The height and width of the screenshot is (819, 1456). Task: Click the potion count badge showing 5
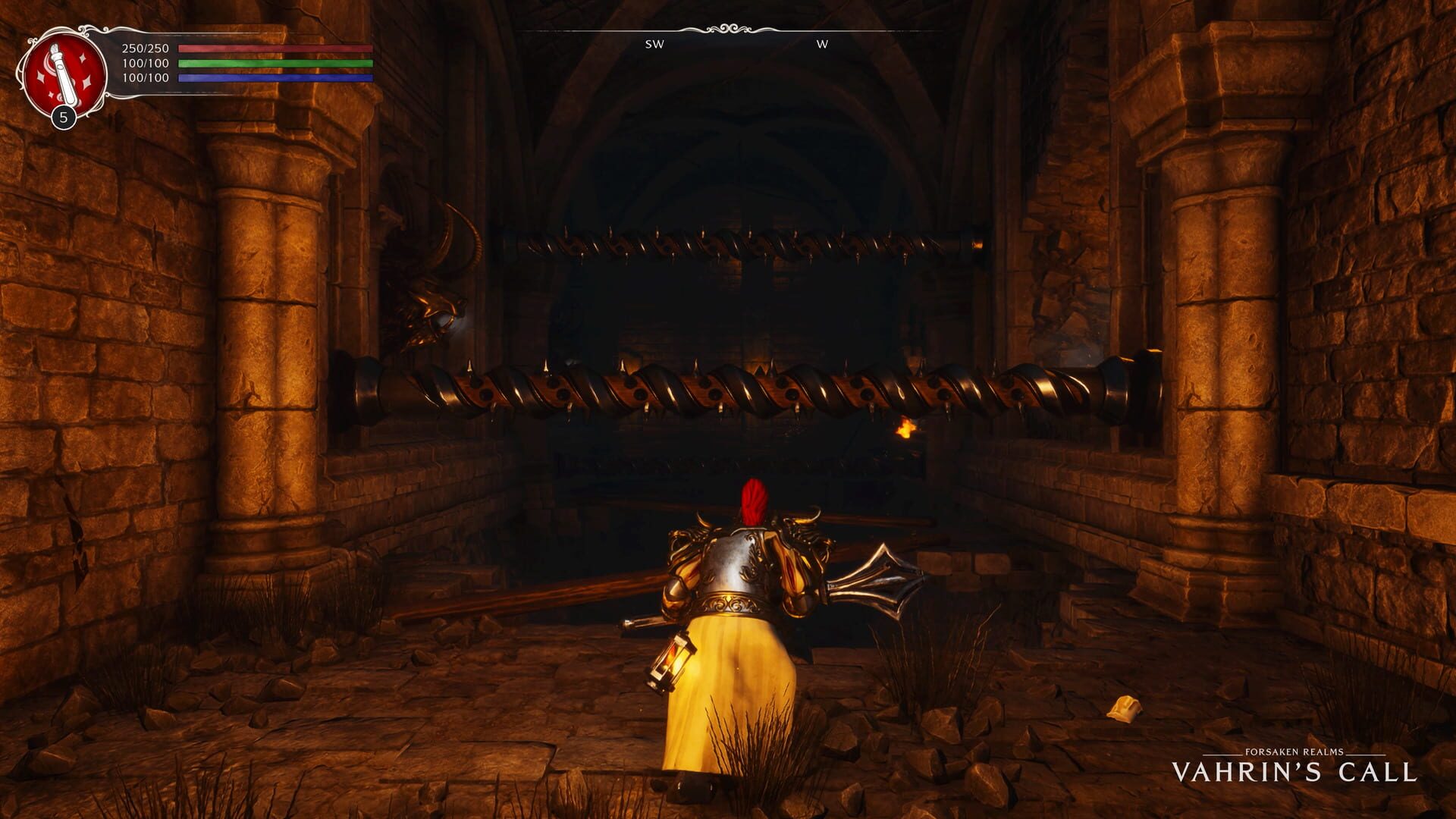pos(62,118)
